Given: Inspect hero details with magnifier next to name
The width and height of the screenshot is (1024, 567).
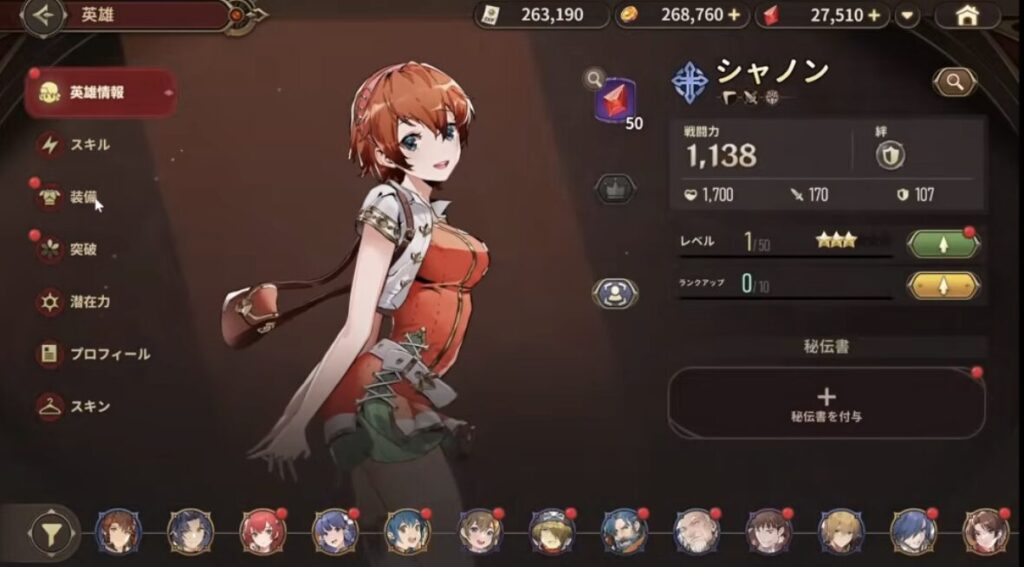Looking at the screenshot, I should tap(954, 82).
